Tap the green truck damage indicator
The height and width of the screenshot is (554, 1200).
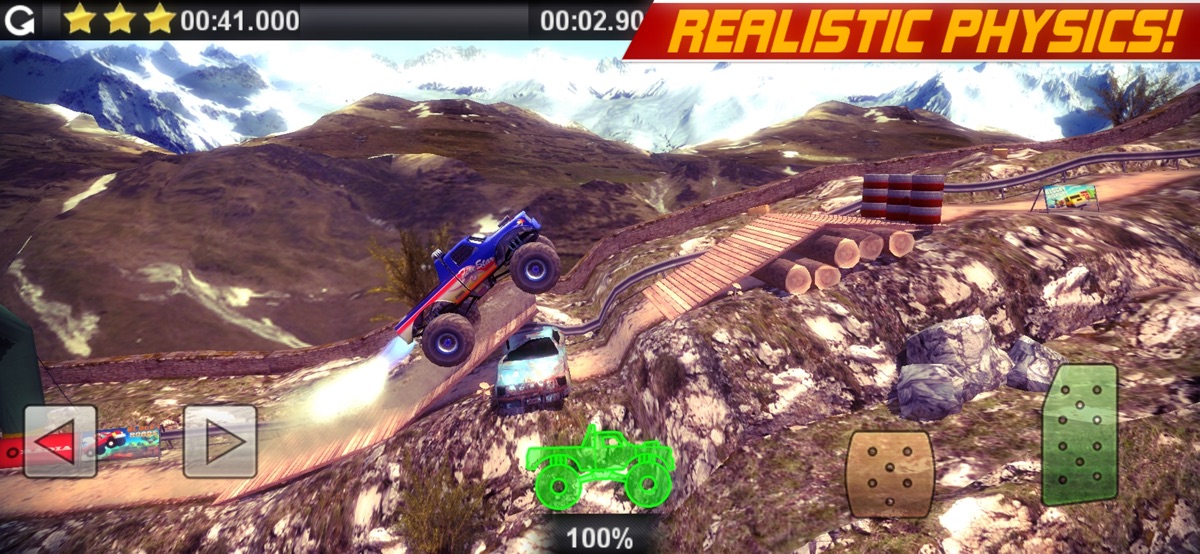599,466
